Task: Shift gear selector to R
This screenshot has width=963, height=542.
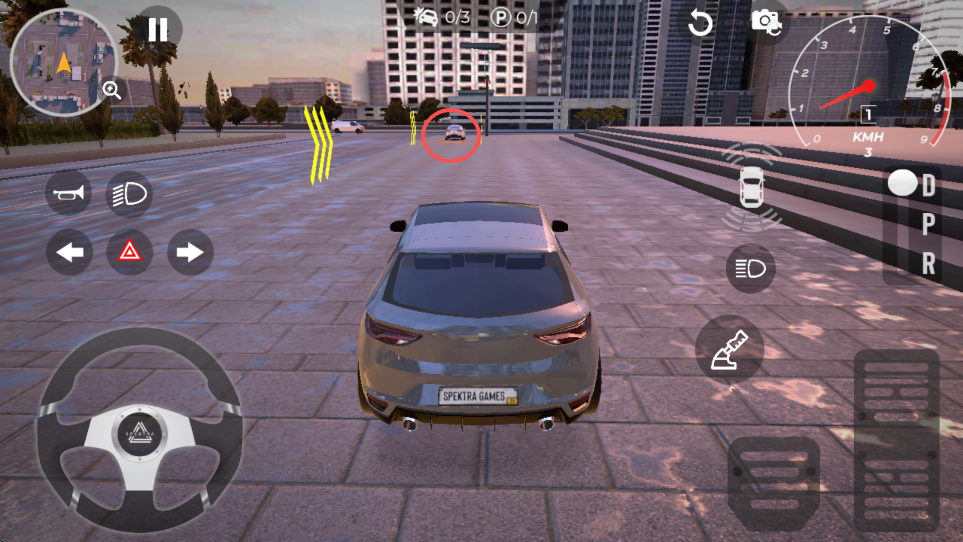Action: point(928,263)
